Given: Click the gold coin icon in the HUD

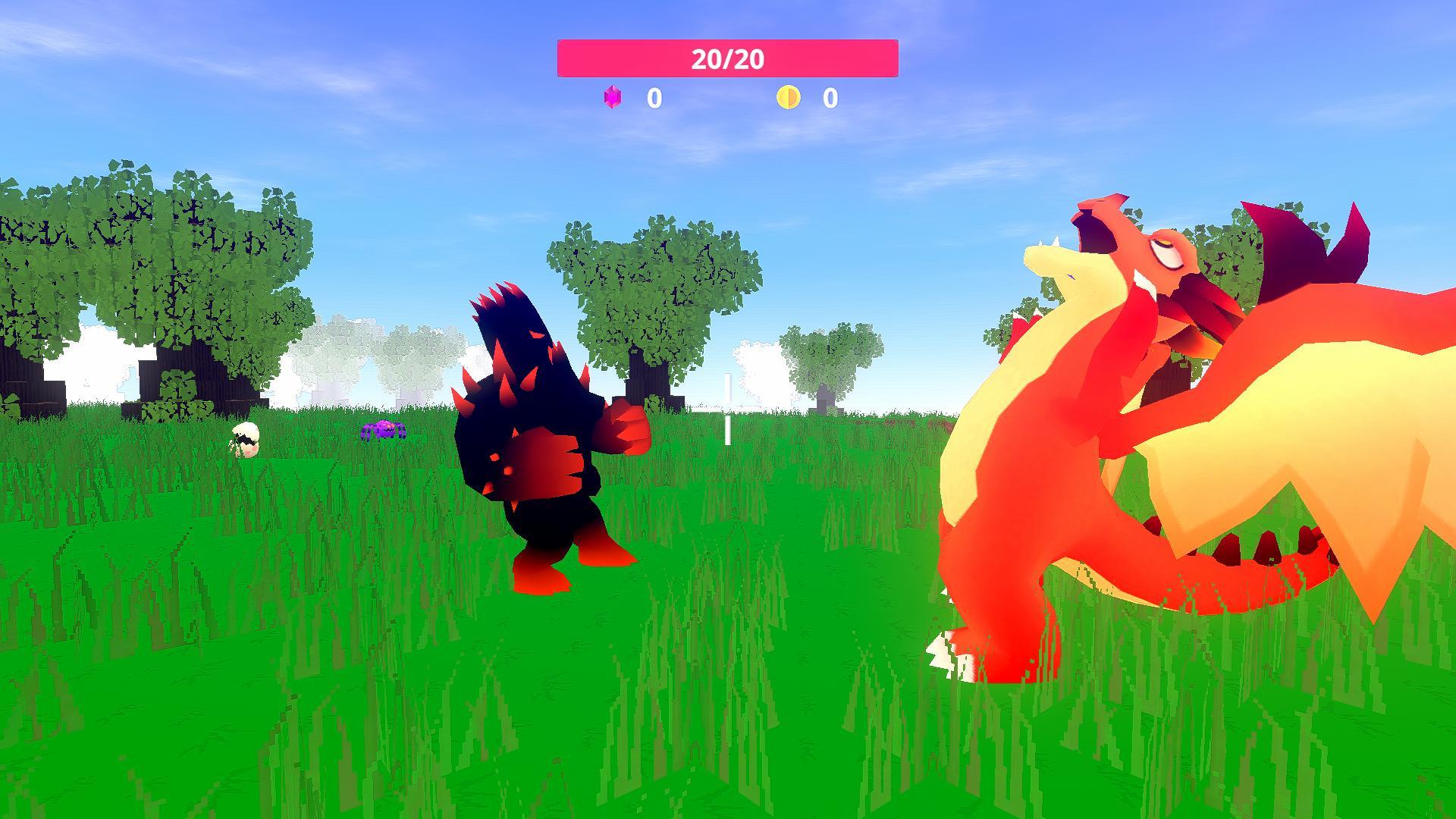Looking at the screenshot, I should point(789,96).
